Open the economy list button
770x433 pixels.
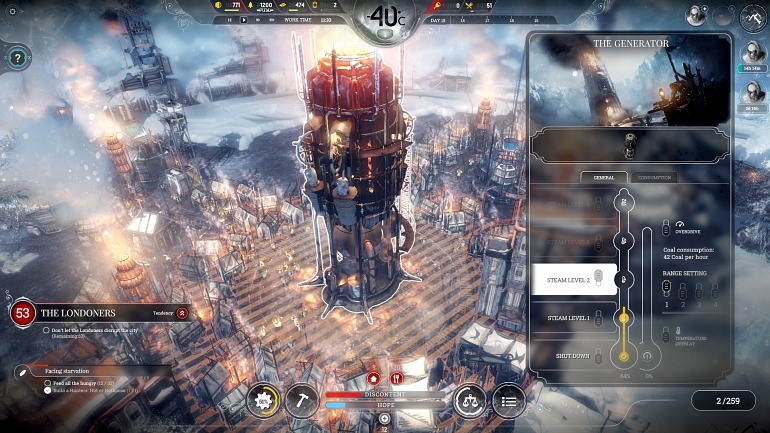507,400
